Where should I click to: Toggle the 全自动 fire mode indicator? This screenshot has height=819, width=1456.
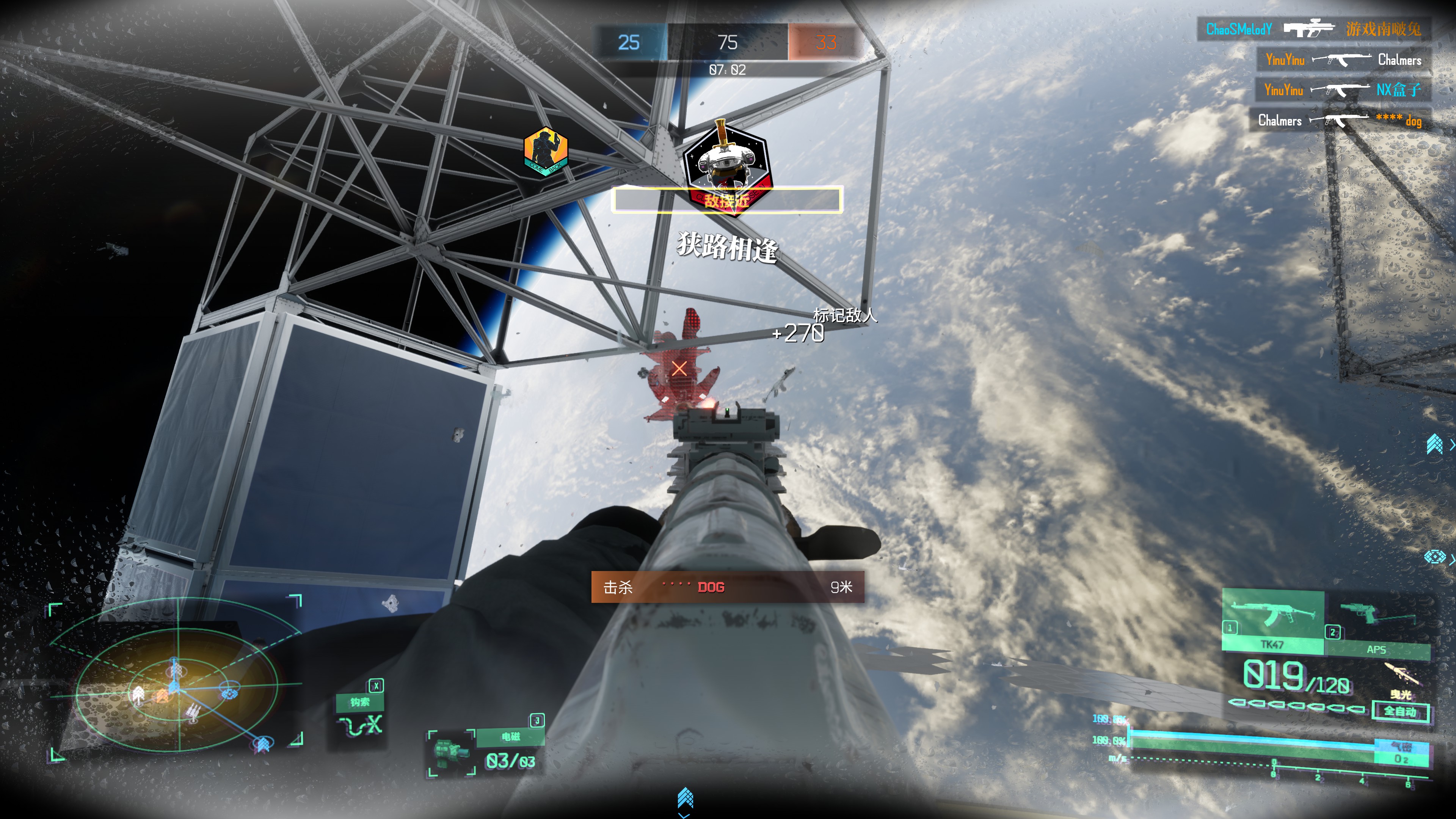pyautogui.click(x=1400, y=711)
